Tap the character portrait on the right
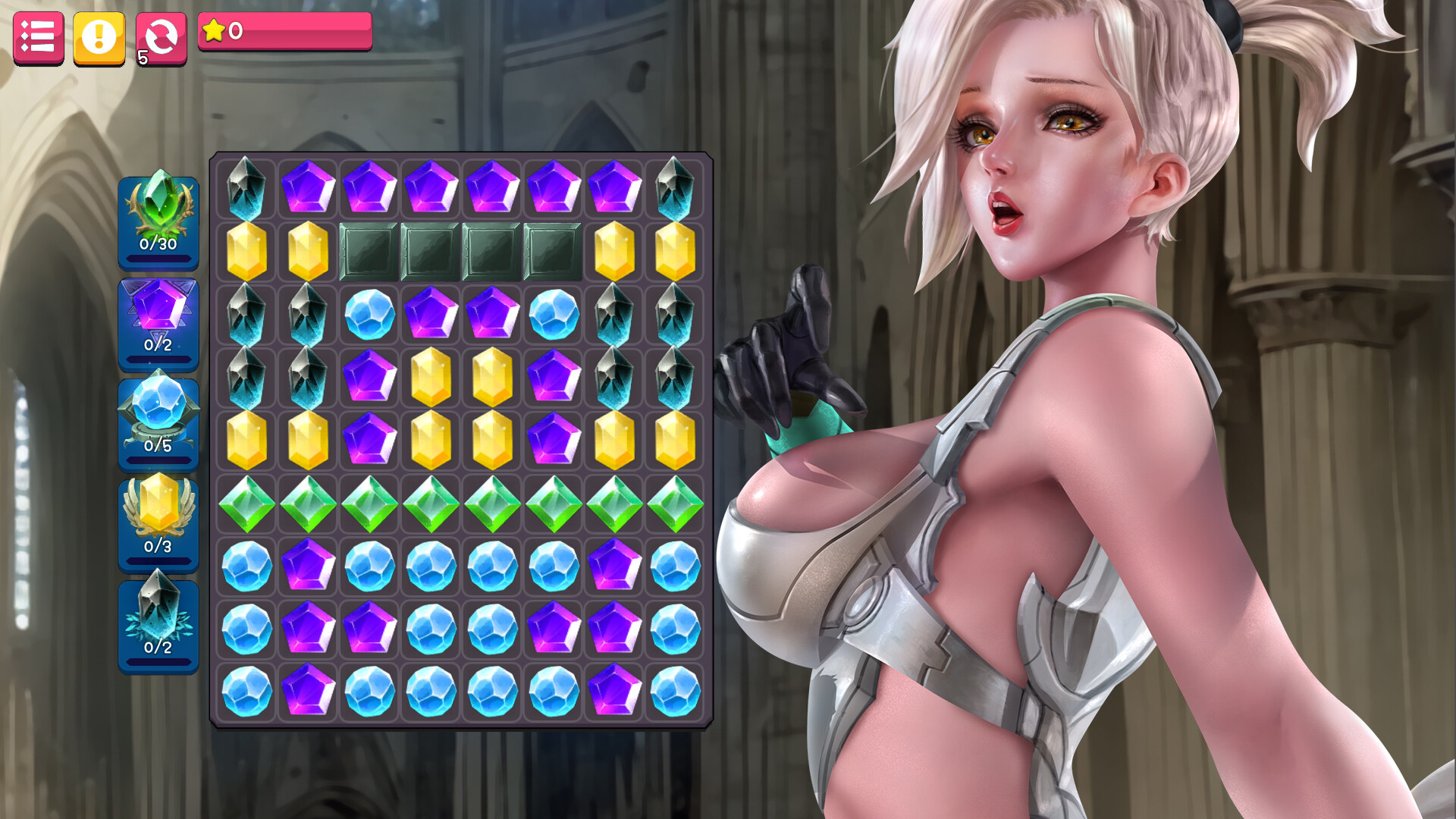Image resolution: width=1456 pixels, height=819 pixels. (1062, 303)
